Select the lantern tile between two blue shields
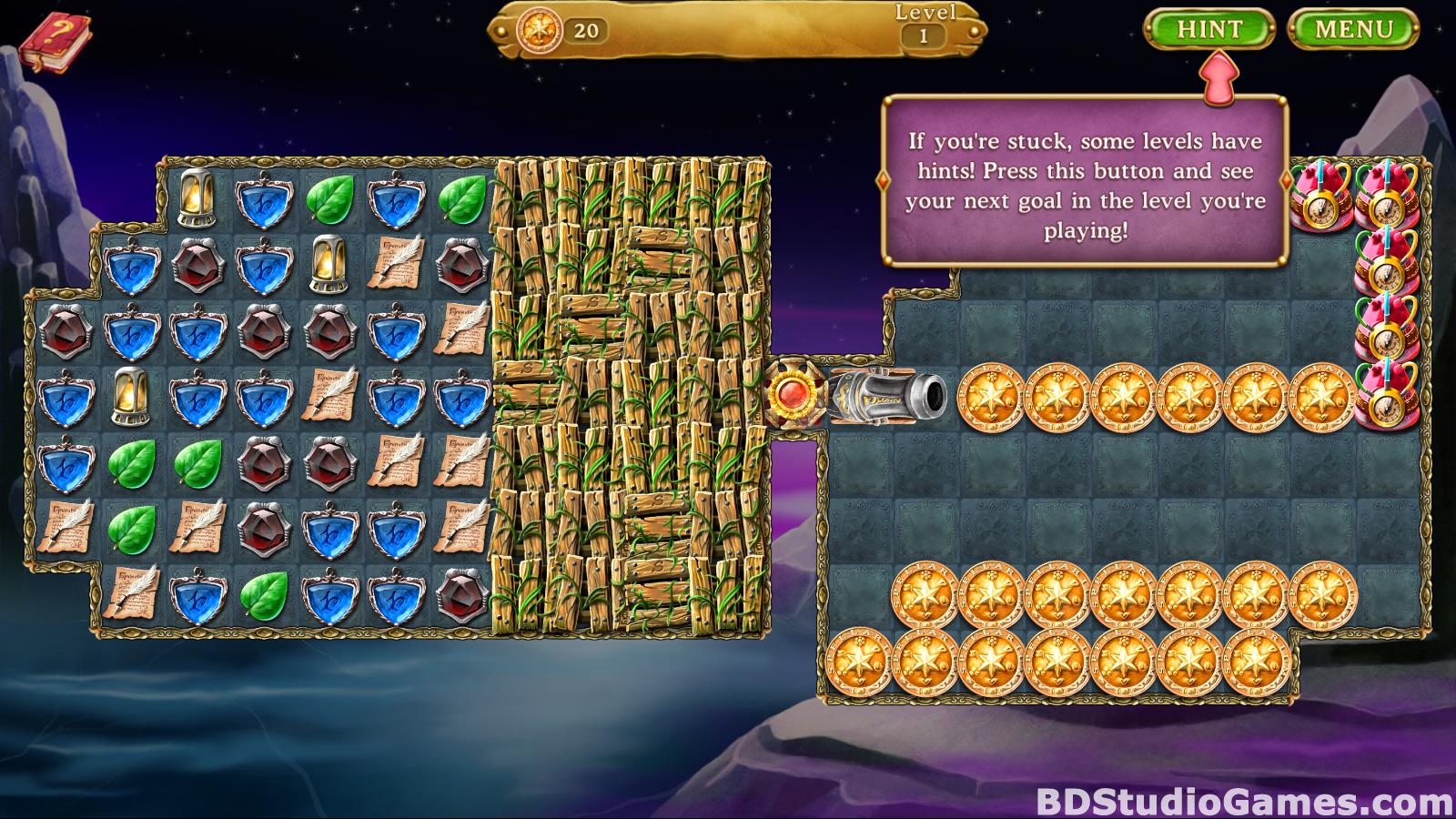1456x819 pixels. click(130, 396)
